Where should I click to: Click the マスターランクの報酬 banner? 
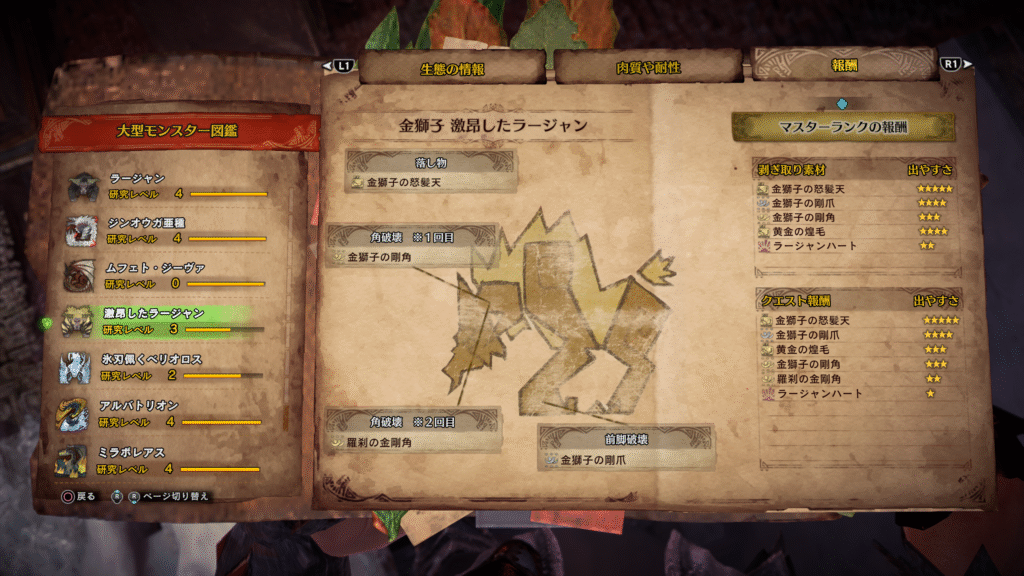pyautogui.click(x=843, y=127)
